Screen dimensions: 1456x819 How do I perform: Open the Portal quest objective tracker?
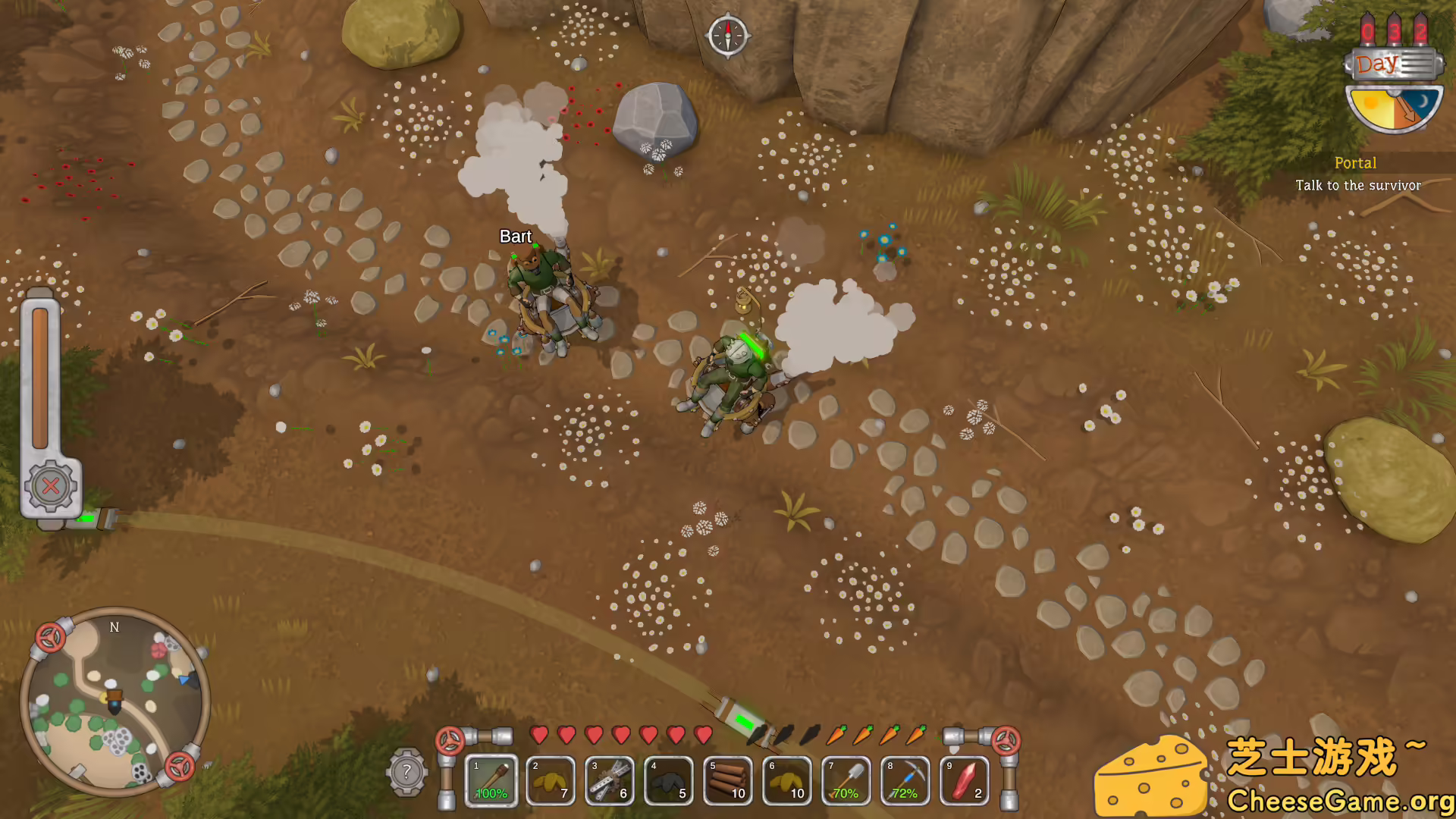click(x=1357, y=174)
